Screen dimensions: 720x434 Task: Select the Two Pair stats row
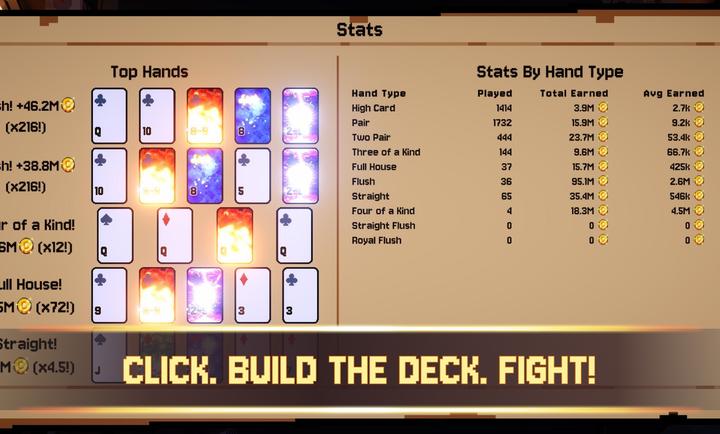[x=373, y=137]
